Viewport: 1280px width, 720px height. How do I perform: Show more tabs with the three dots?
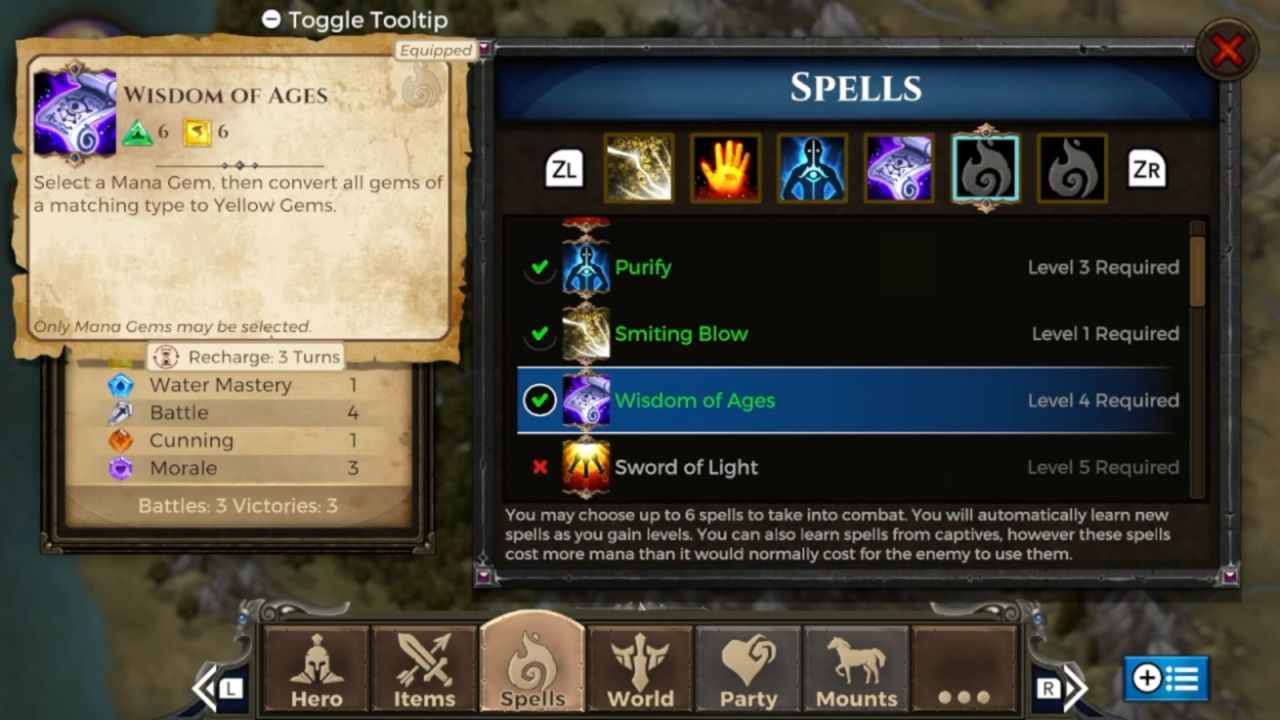point(964,670)
